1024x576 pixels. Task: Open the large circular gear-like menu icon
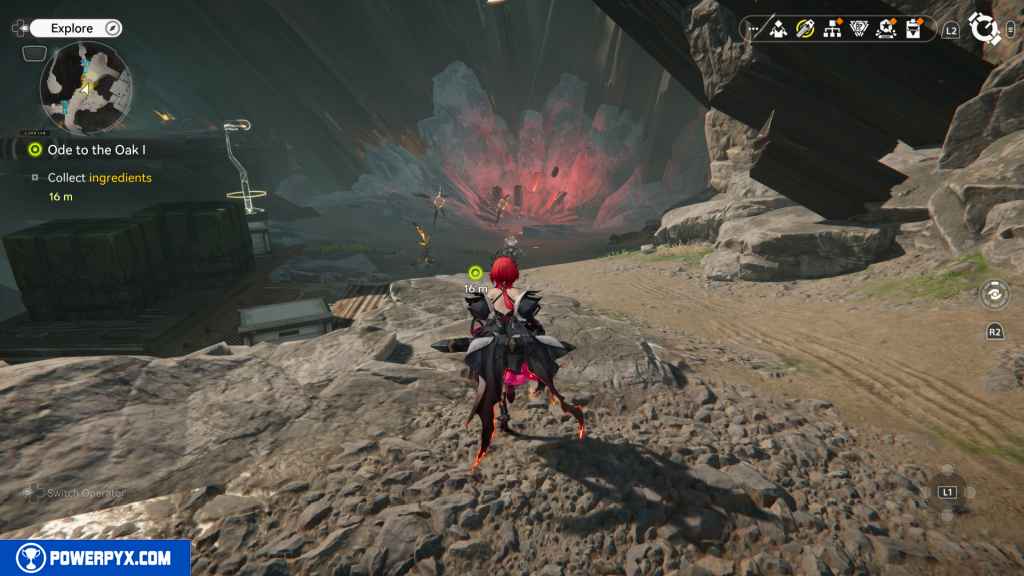[985, 29]
